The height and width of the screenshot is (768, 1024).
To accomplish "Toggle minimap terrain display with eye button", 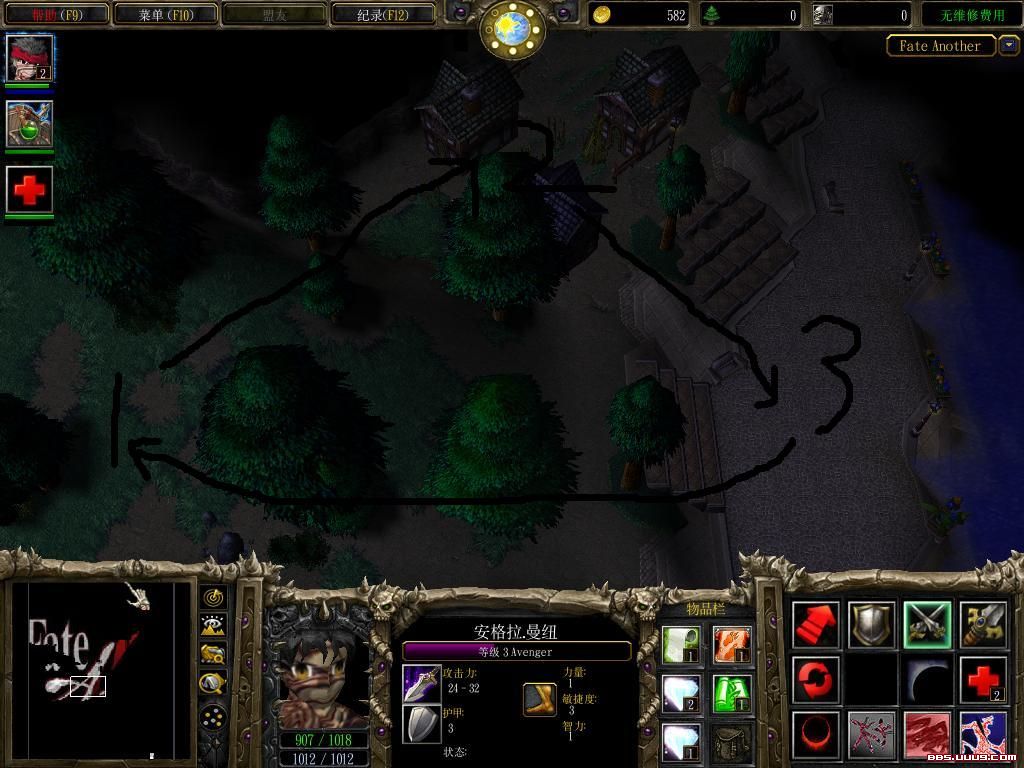I will (x=213, y=626).
